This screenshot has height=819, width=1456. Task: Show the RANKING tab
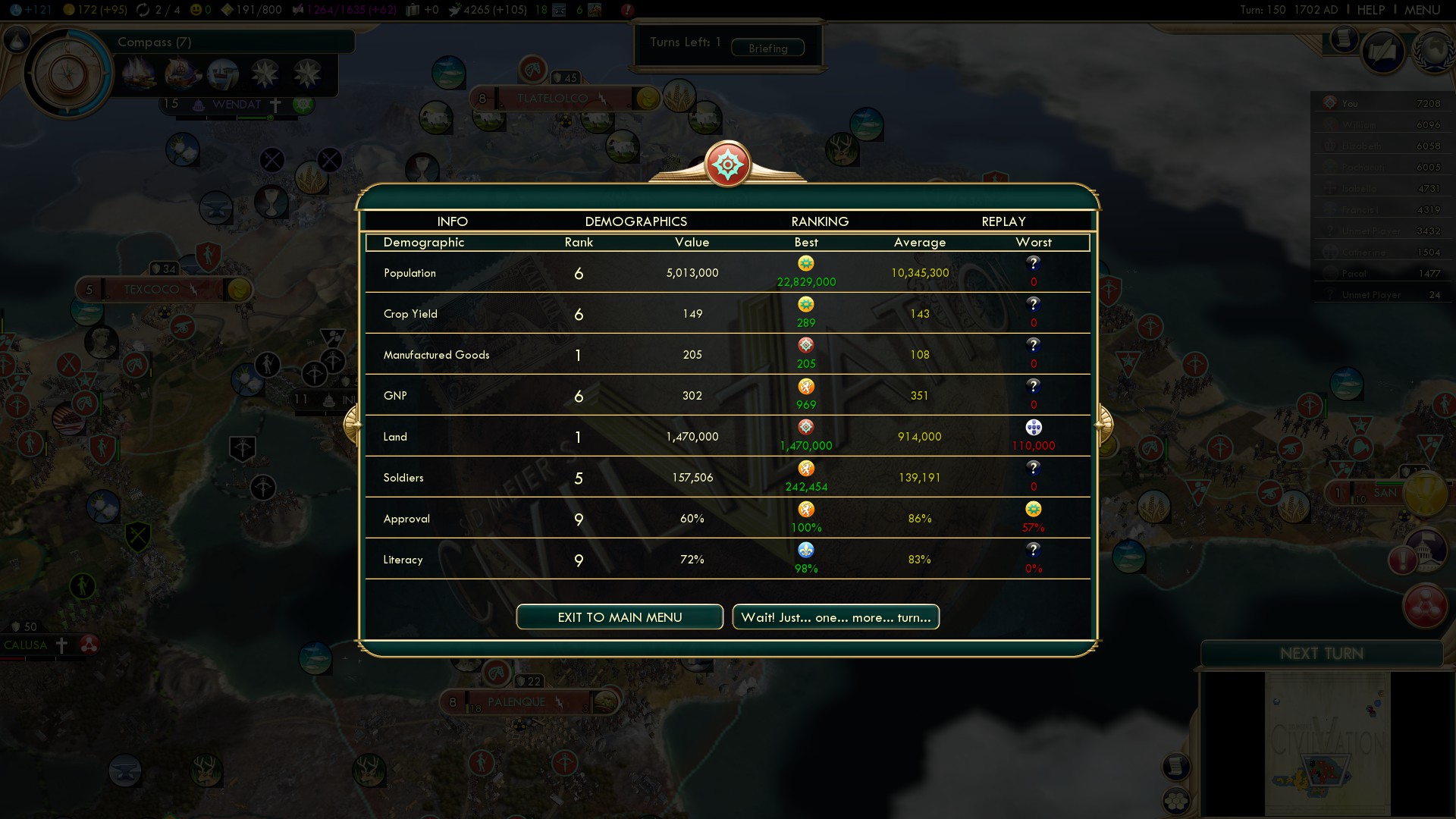(x=820, y=221)
